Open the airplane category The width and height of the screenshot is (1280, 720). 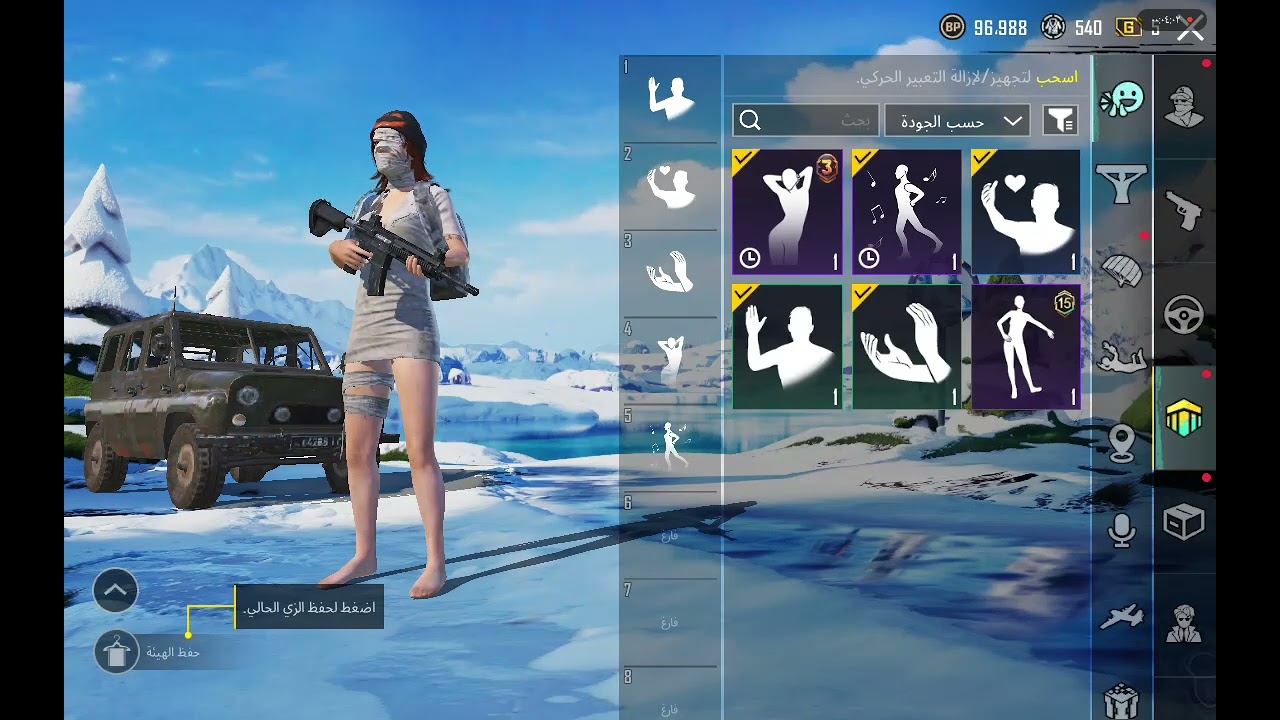point(1122,617)
